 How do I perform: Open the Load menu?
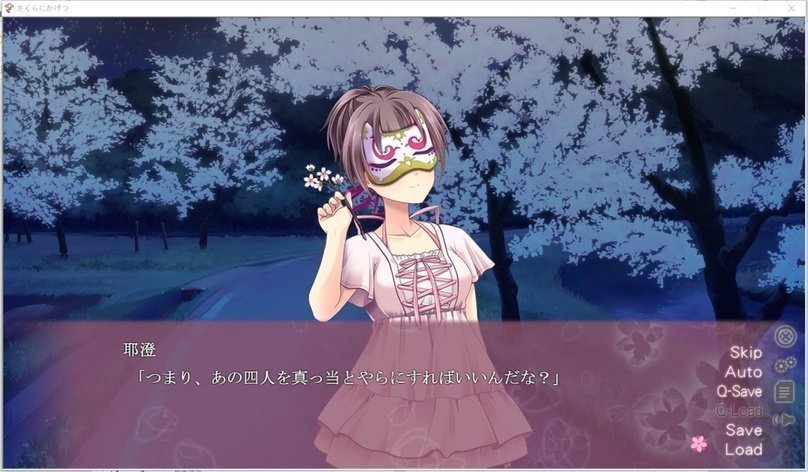pyautogui.click(x=743, y=449)
